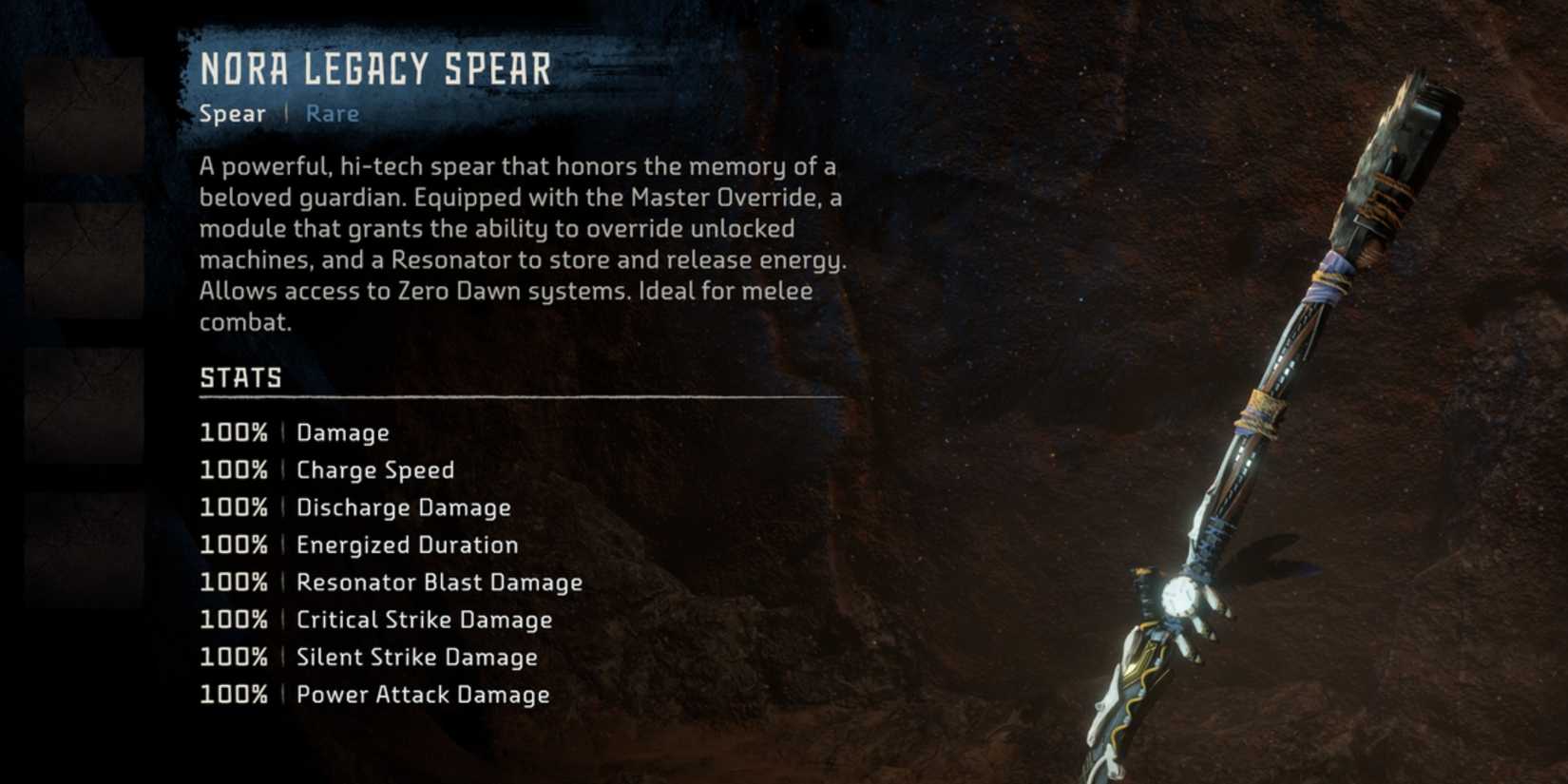Screen dimensions: 1568x784
Task: Open the NORA LEGACY SPEAR title banner
Action: pyautogui.click(x=375, y=68)
